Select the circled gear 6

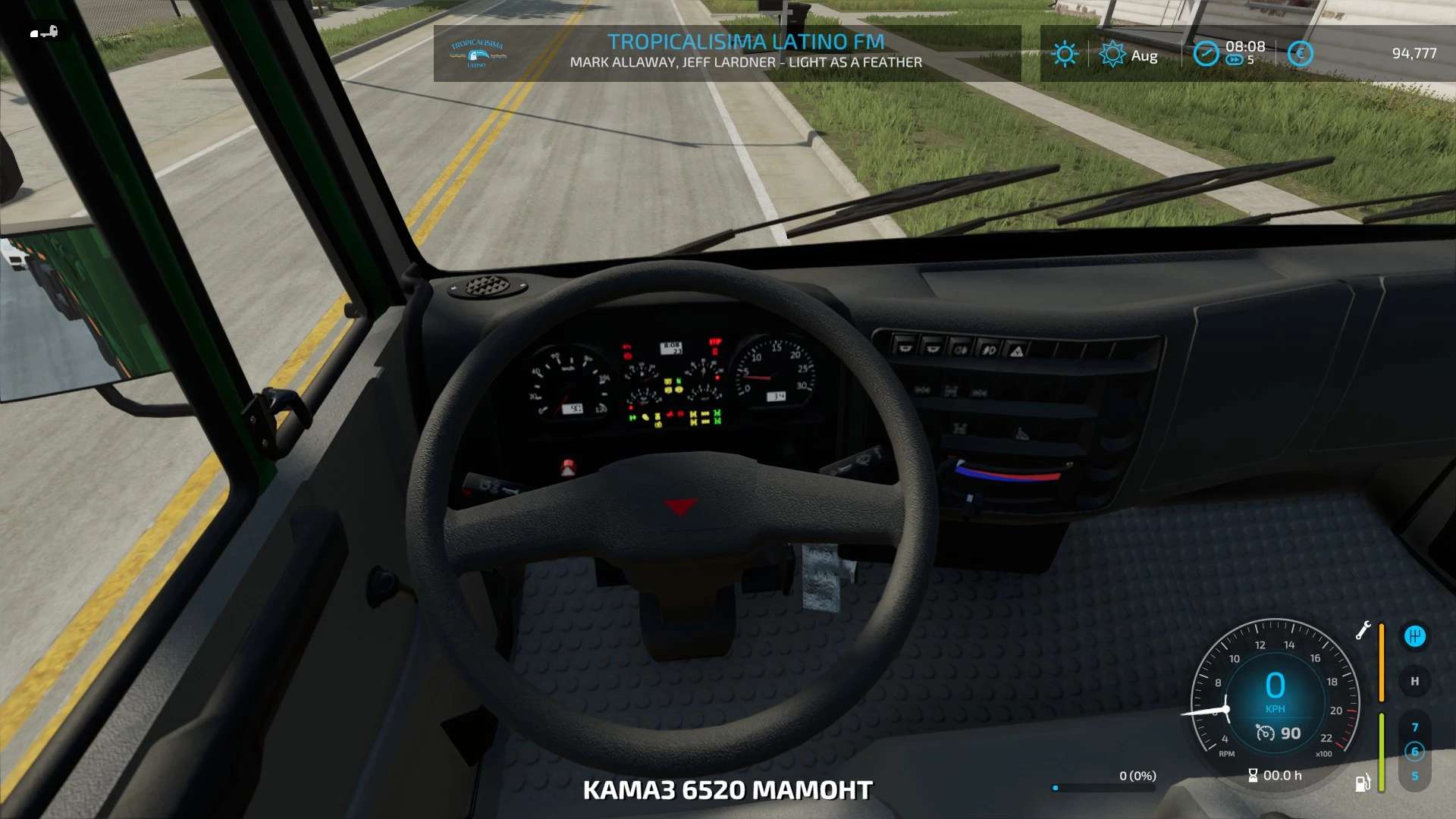pyautogui.click(x=1414, y=752)
